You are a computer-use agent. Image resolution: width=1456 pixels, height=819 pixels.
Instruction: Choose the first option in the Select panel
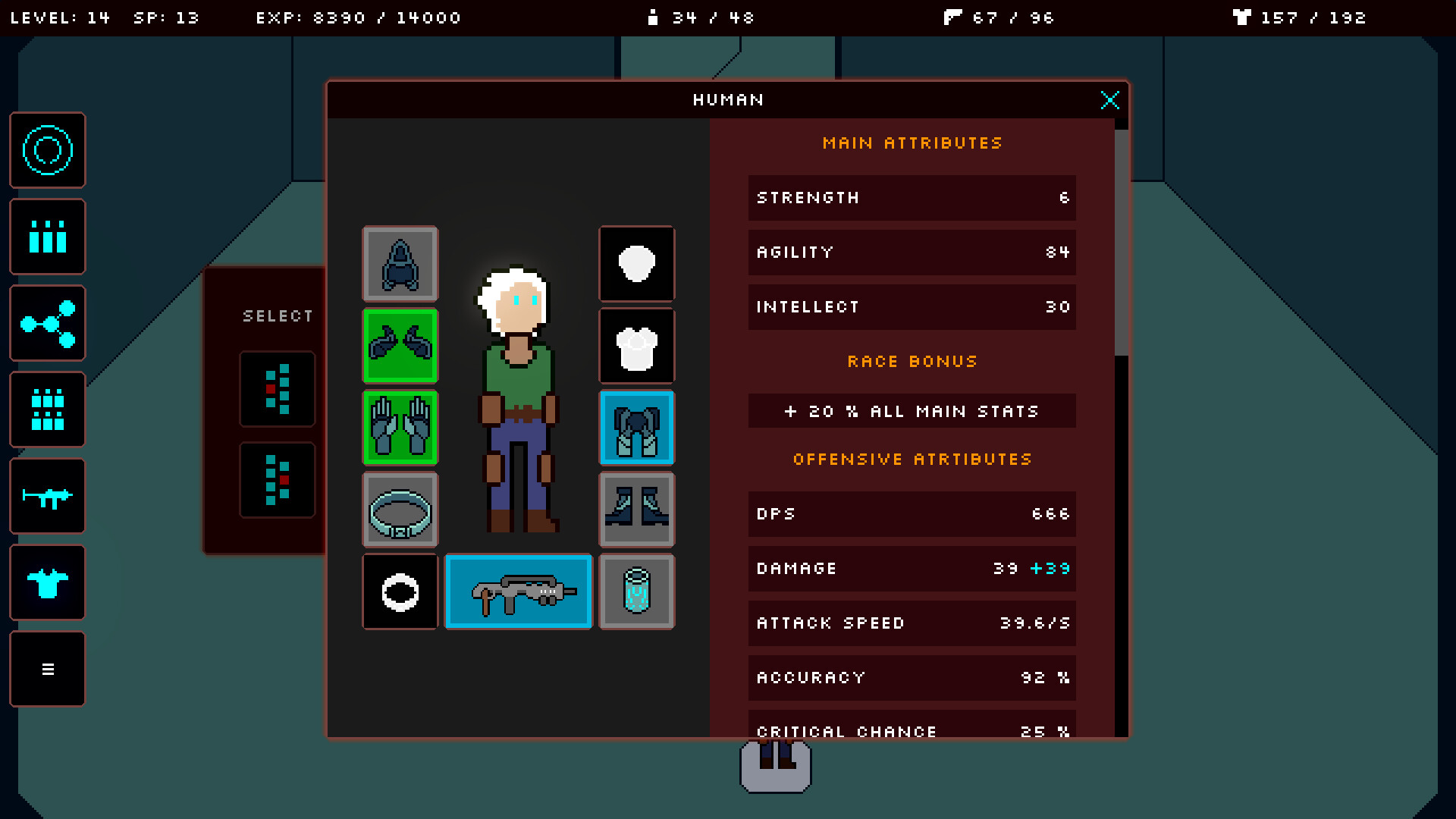(x=277, y=389)
